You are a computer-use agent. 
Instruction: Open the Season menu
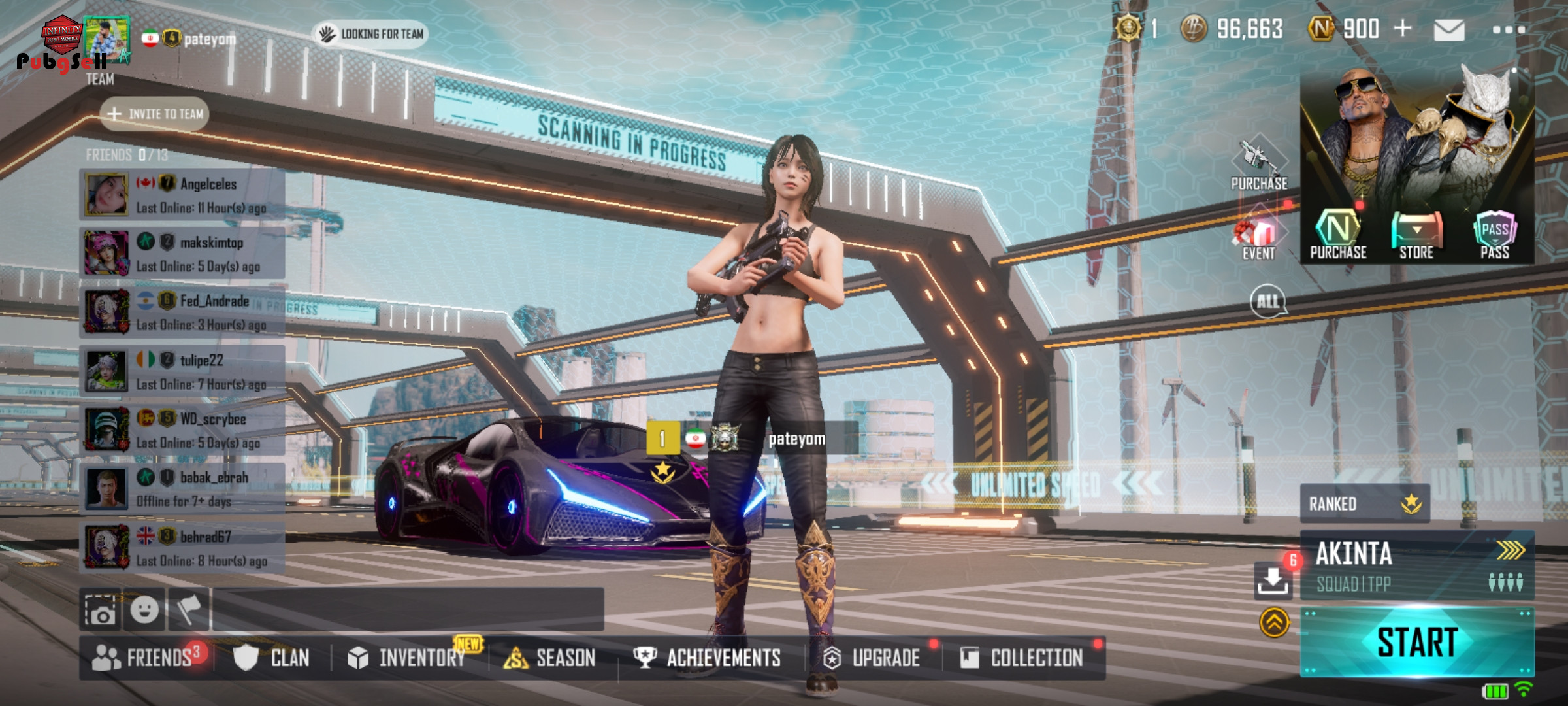click(x=550, y=658)
